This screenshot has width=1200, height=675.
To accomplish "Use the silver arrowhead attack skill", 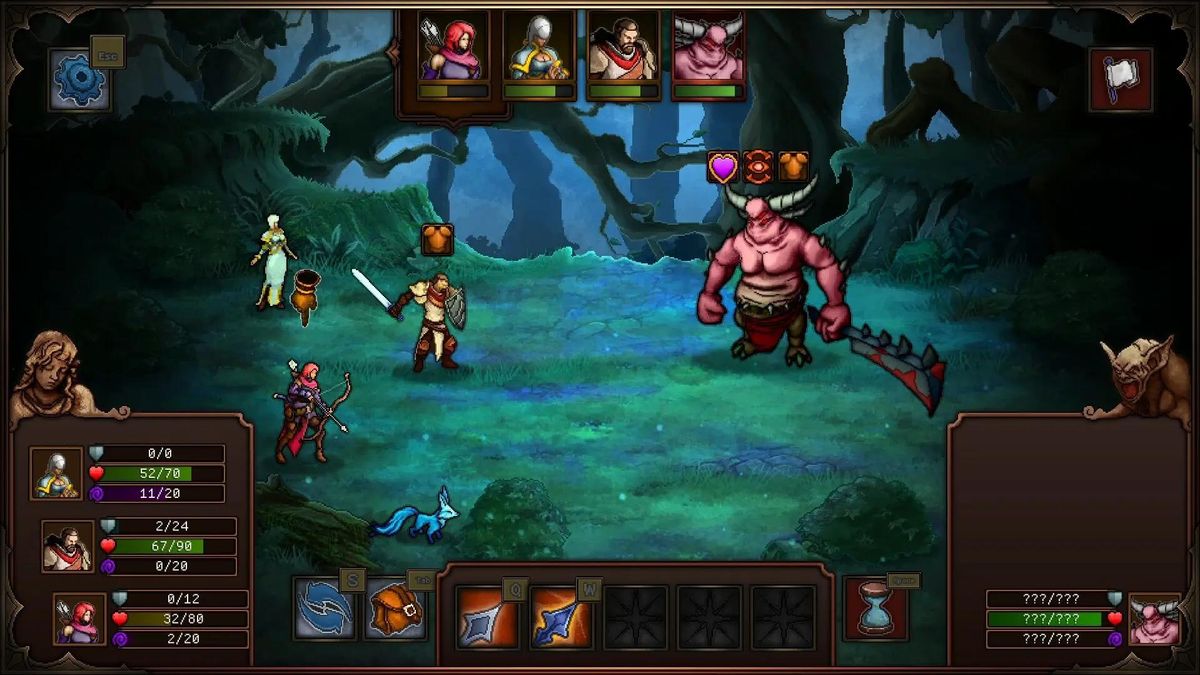I will (486, 617).
